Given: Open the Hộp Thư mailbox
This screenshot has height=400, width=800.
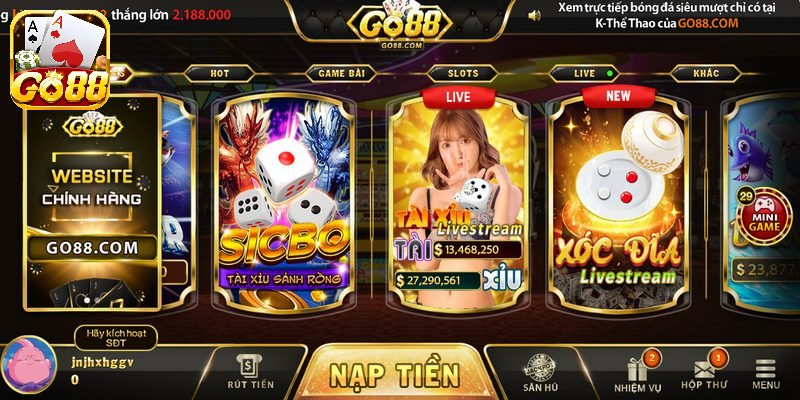Looking at the screenshot, I should pyautogui.click(x=704, y=372).
